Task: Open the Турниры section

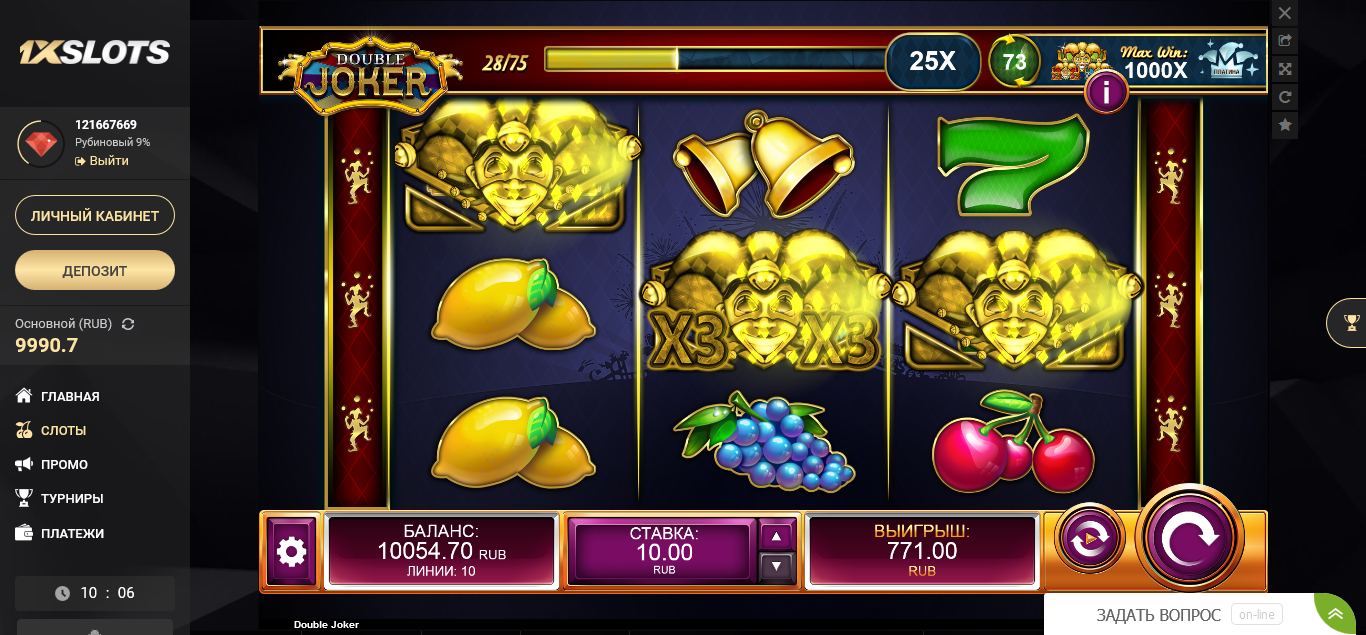Action: click(72, 498)
